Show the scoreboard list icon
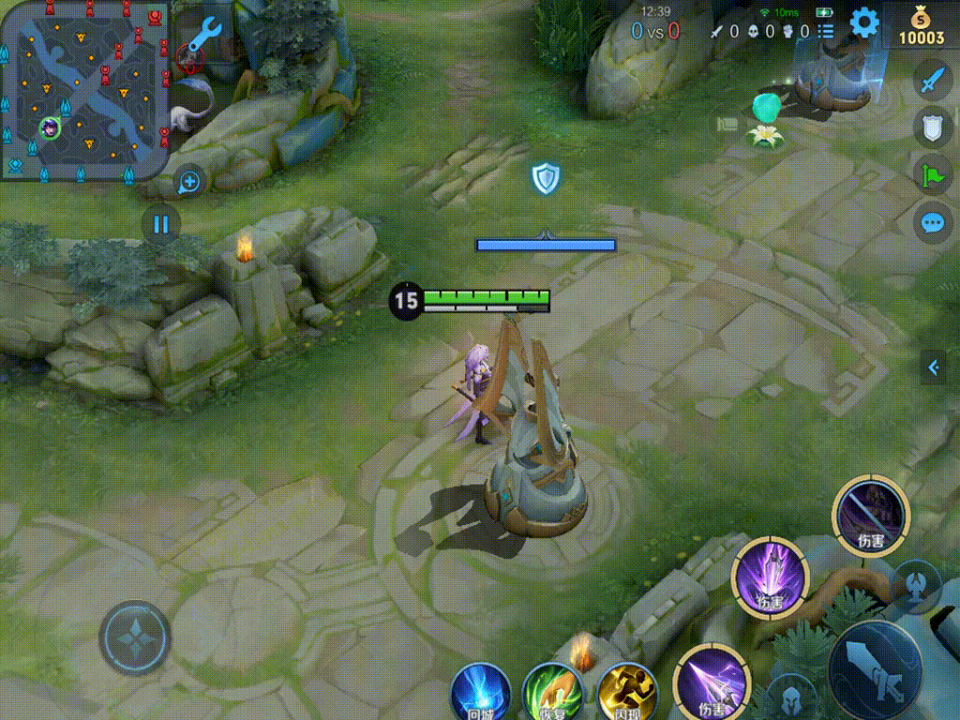The width and height of the screenshot is (960, 720). click(826, 32)
